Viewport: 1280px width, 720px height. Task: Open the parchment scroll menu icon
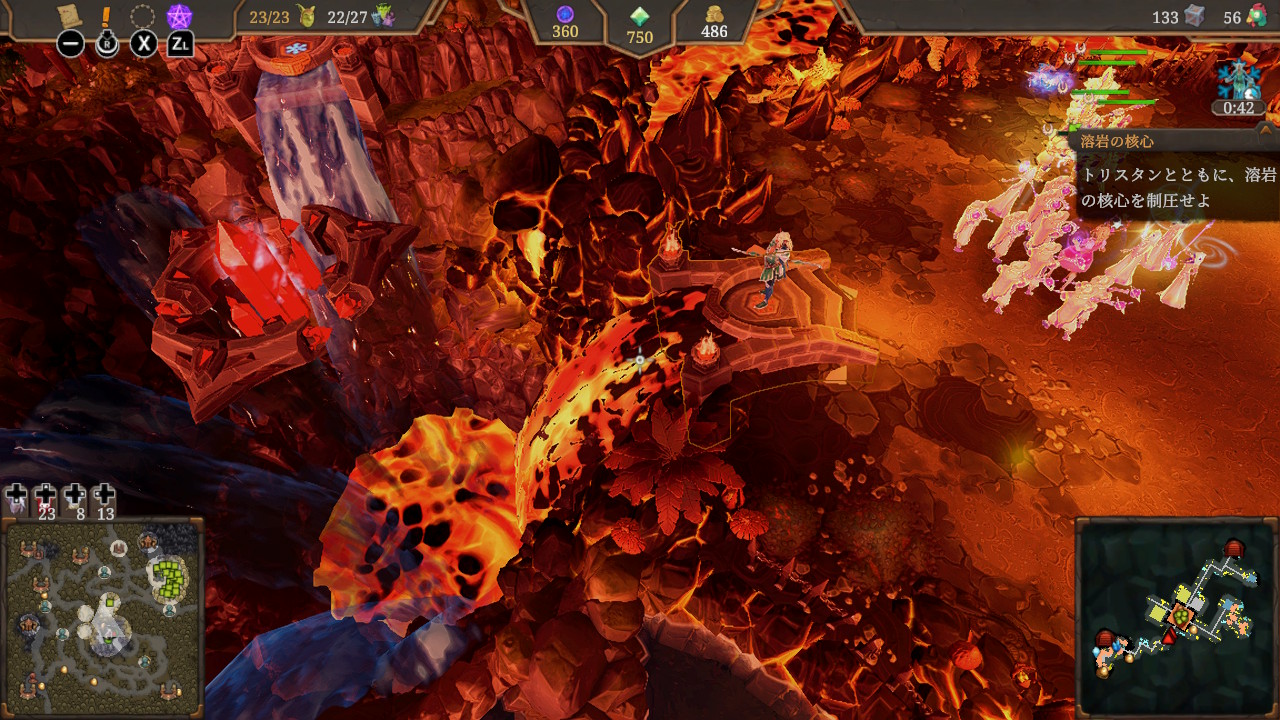tap(69, 16)
